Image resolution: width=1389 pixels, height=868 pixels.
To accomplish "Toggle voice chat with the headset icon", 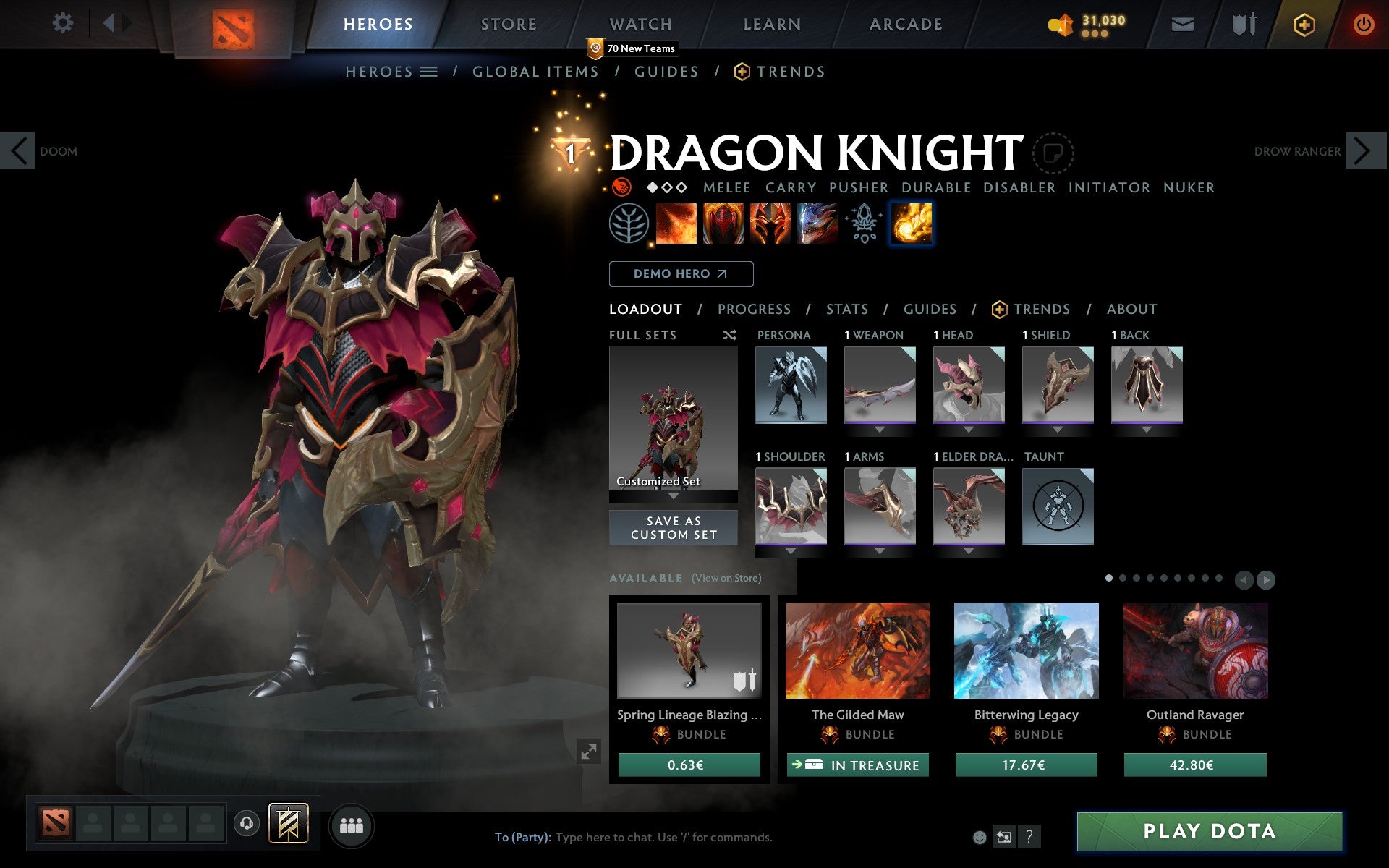I will point(246,823).
